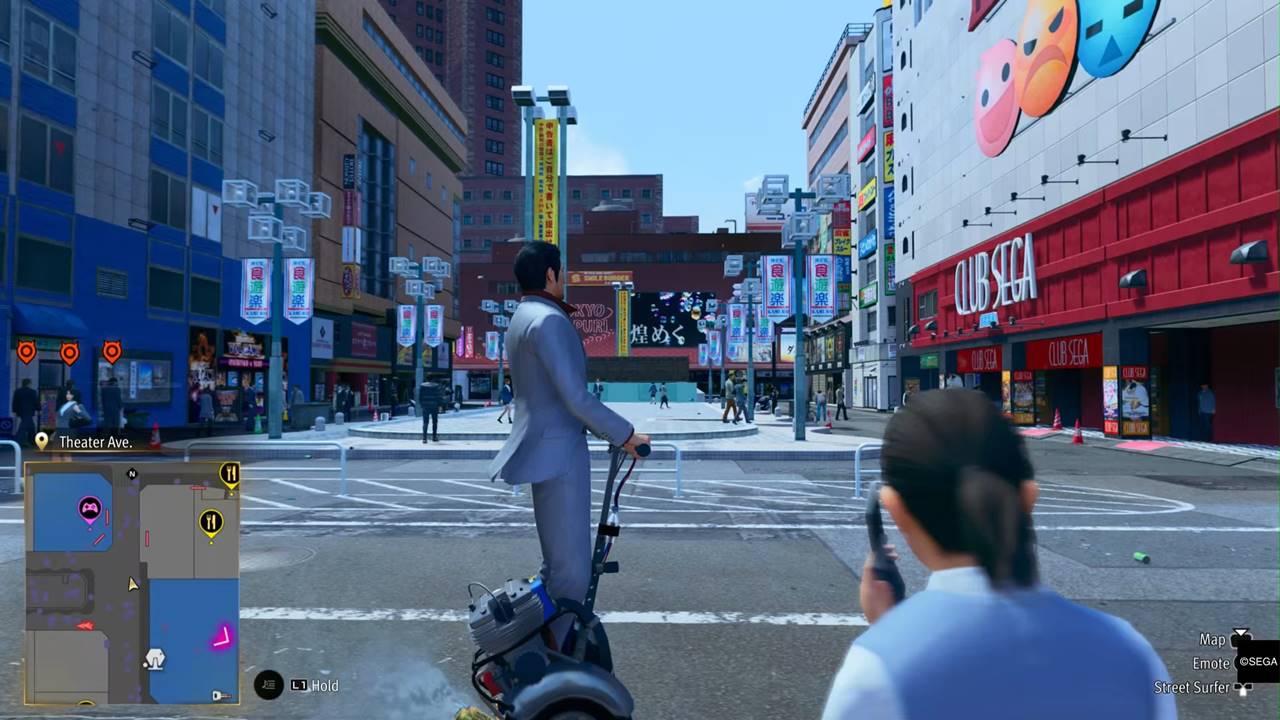Select the white hexagon marker on minimap
Screen dimensions: 1280x720
(155, 659)
